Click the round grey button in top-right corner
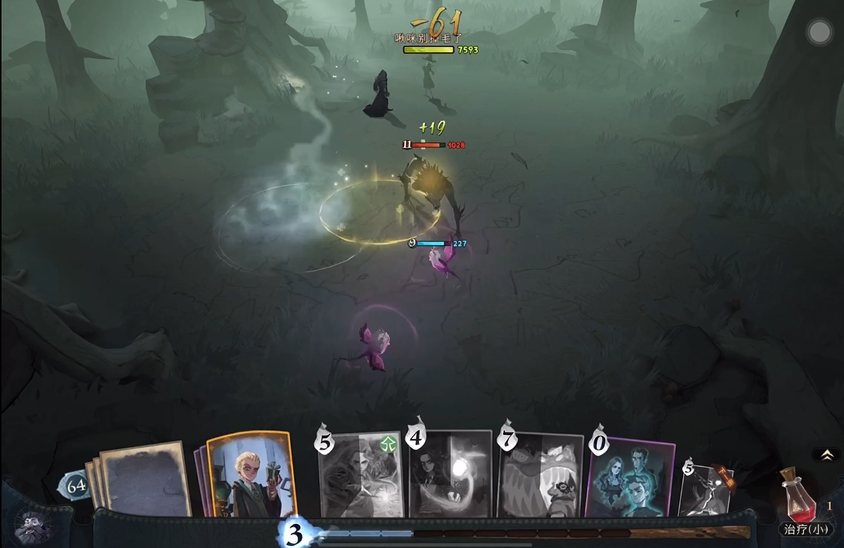This screenshot has width=844, height=548. pos(819,33)
